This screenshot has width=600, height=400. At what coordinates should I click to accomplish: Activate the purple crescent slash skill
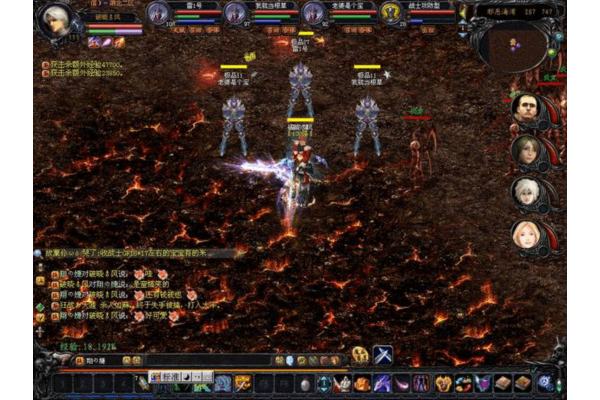pyautogui.click(x=401, y=383)
